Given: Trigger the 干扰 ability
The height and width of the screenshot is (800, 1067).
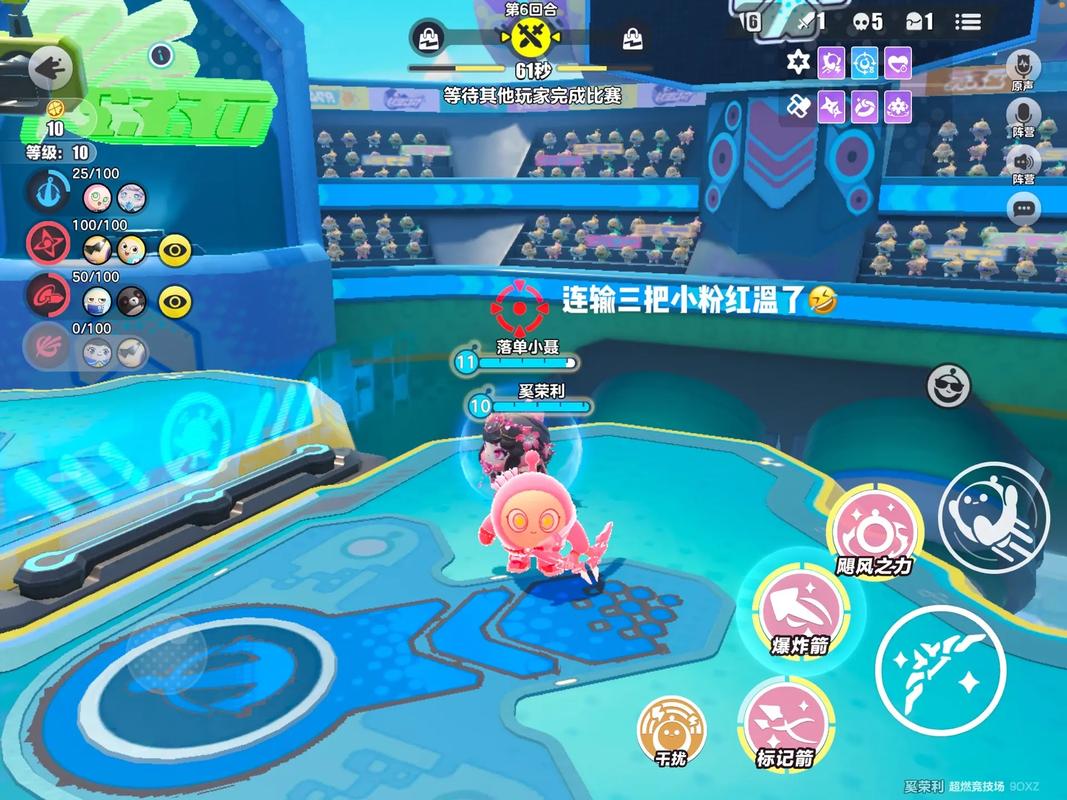Looking at the screenshot, I should tap(671, 729).
